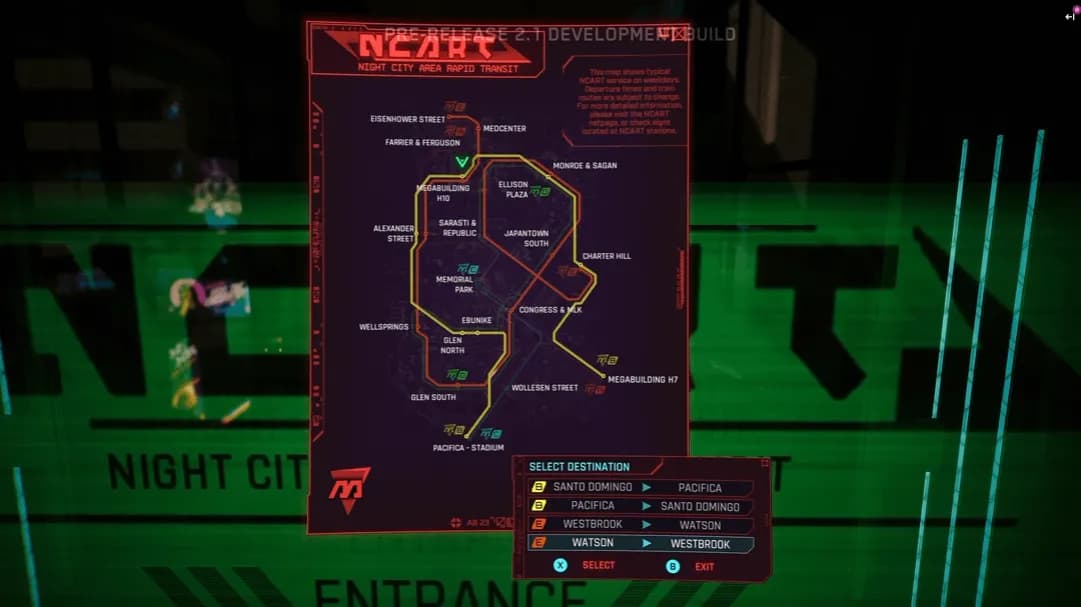
Task: Click the Monroe & Sagan station label
Action: 585,165
